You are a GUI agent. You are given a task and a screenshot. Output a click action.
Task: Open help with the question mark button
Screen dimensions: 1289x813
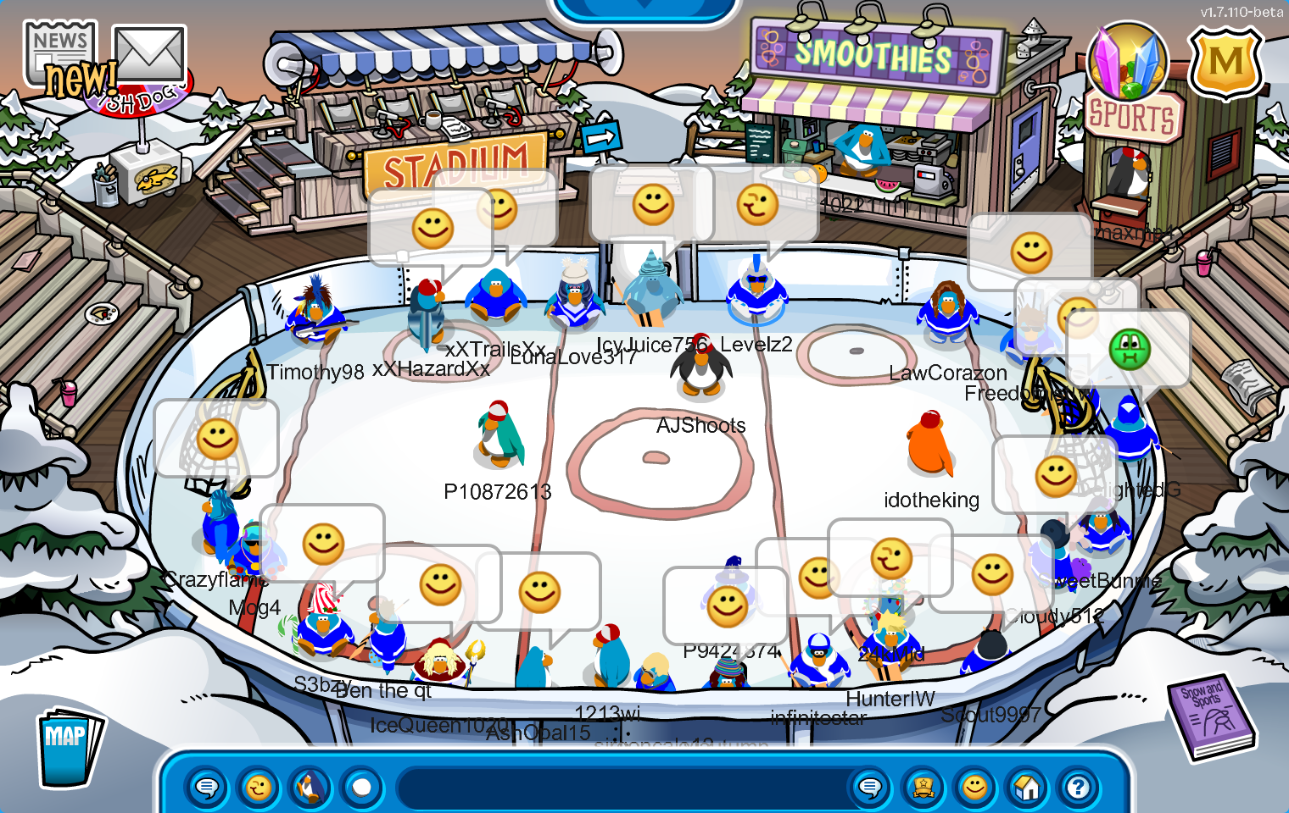1078,788
